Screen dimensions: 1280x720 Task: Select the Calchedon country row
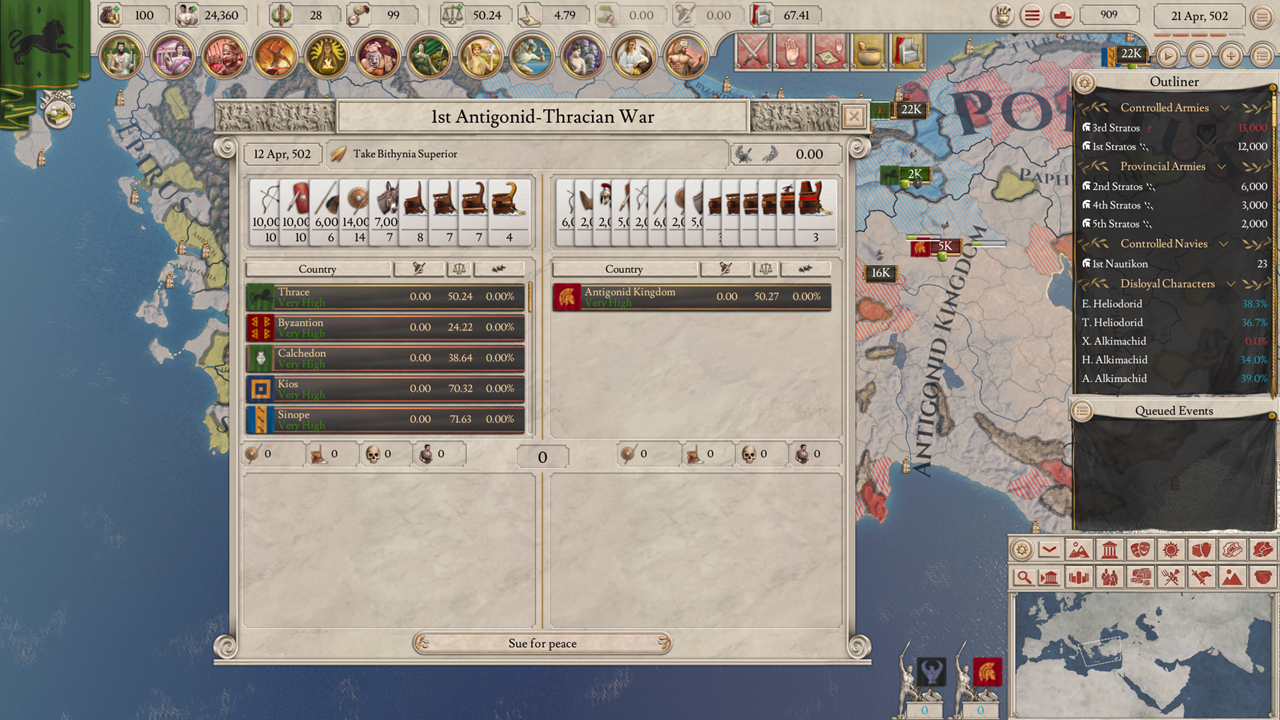(386, 358)
